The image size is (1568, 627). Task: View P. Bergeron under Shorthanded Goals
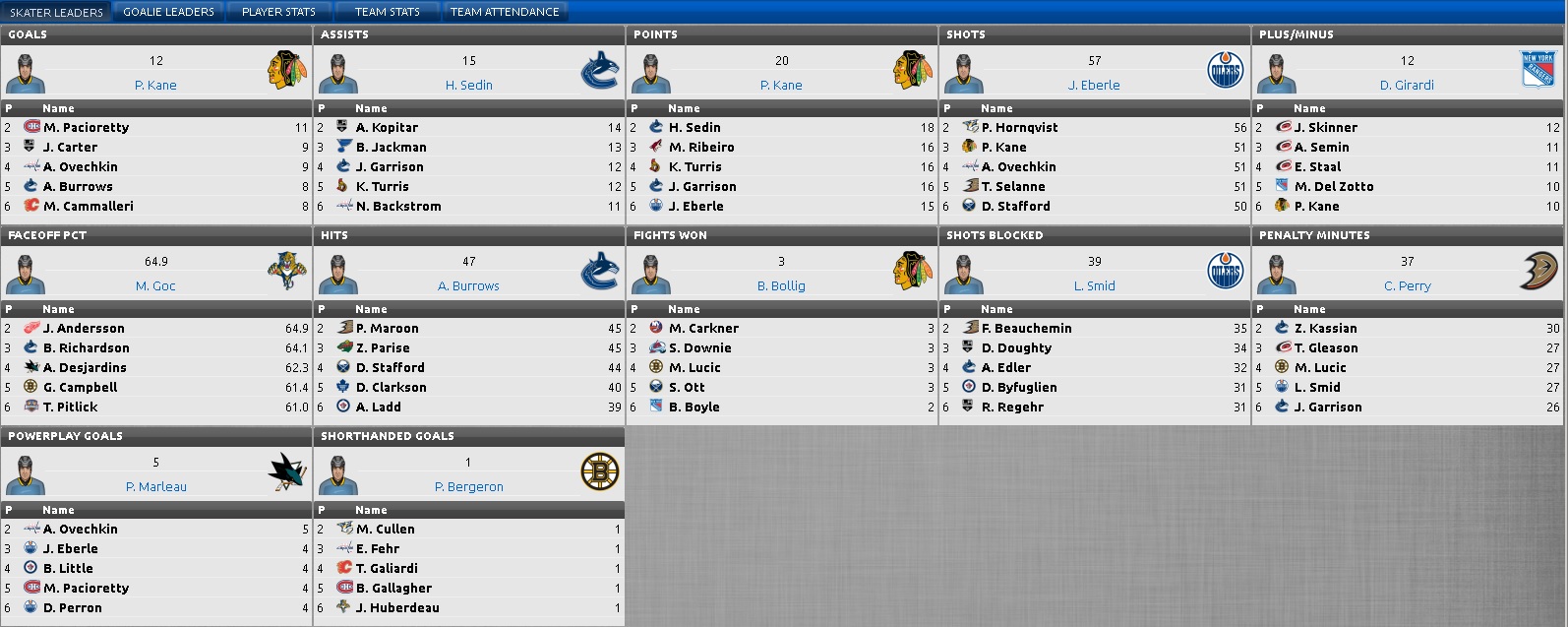468,487
